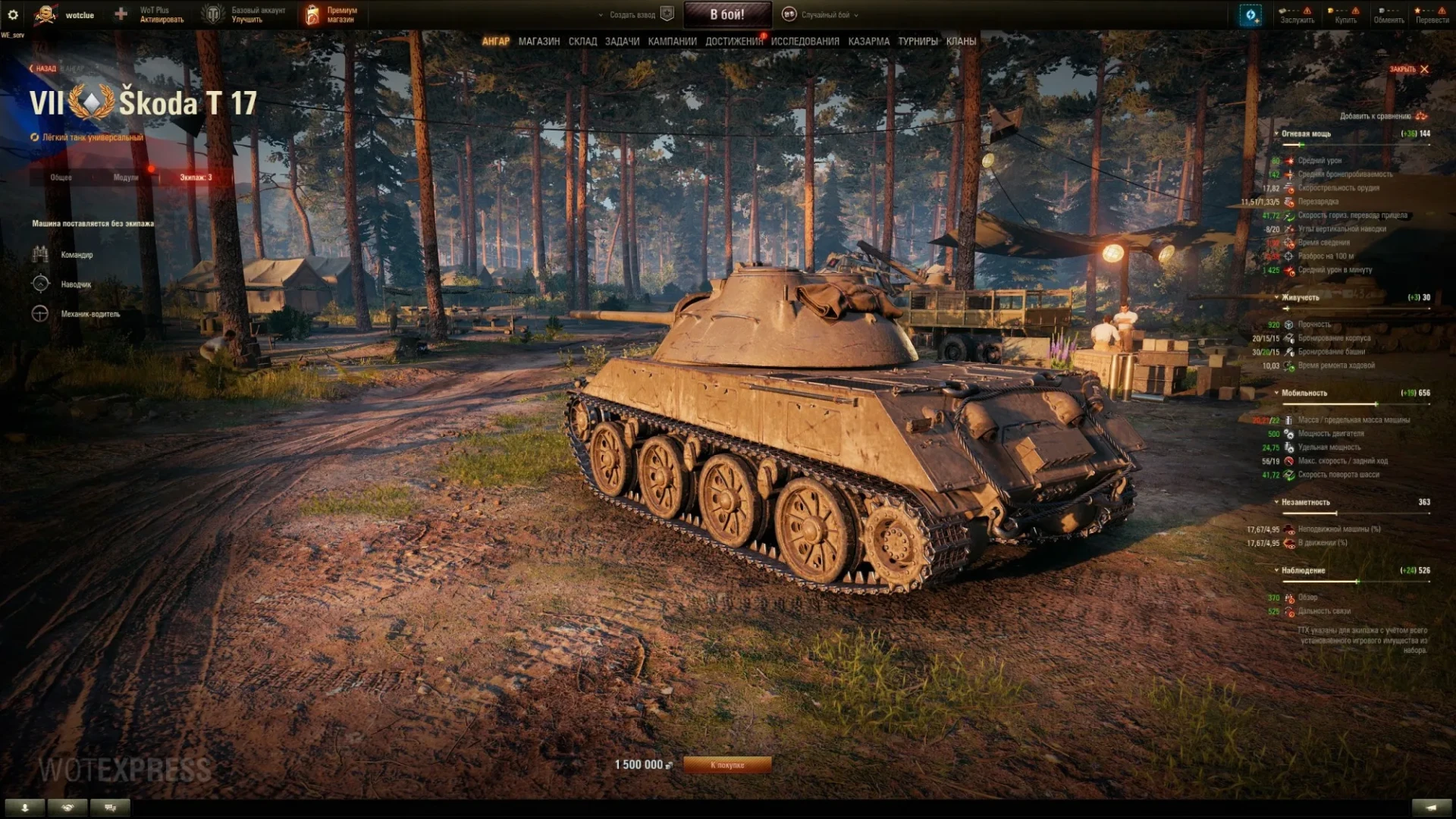Image resolution: width=1456 pixels, height=819 pixels.
Task: Go back with the НАЗАД button
Action: click(x=43, y=69)
